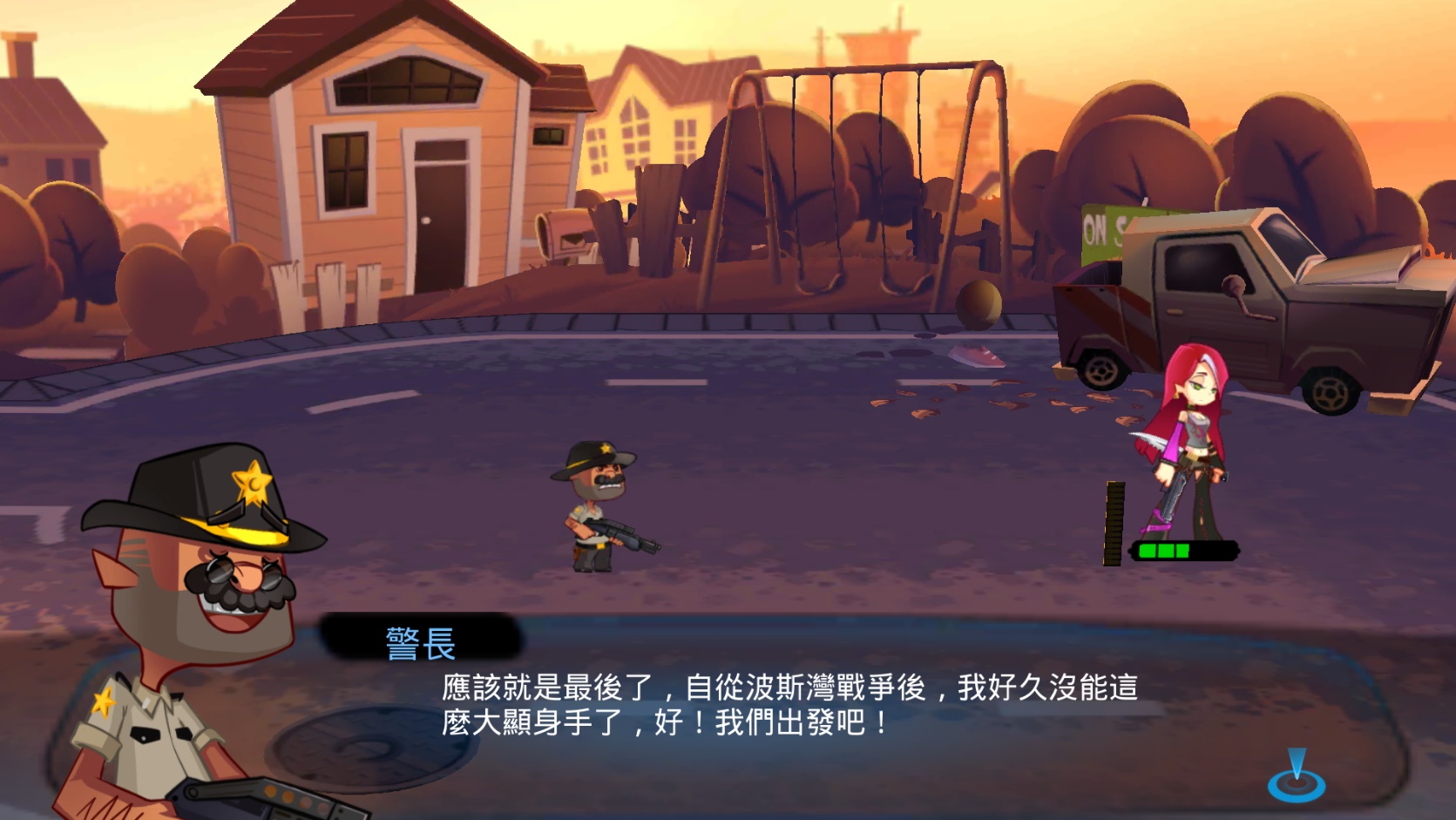Click the basketball lying near the swings
This screenshot has width=1456, height=820.
(978, 304)
